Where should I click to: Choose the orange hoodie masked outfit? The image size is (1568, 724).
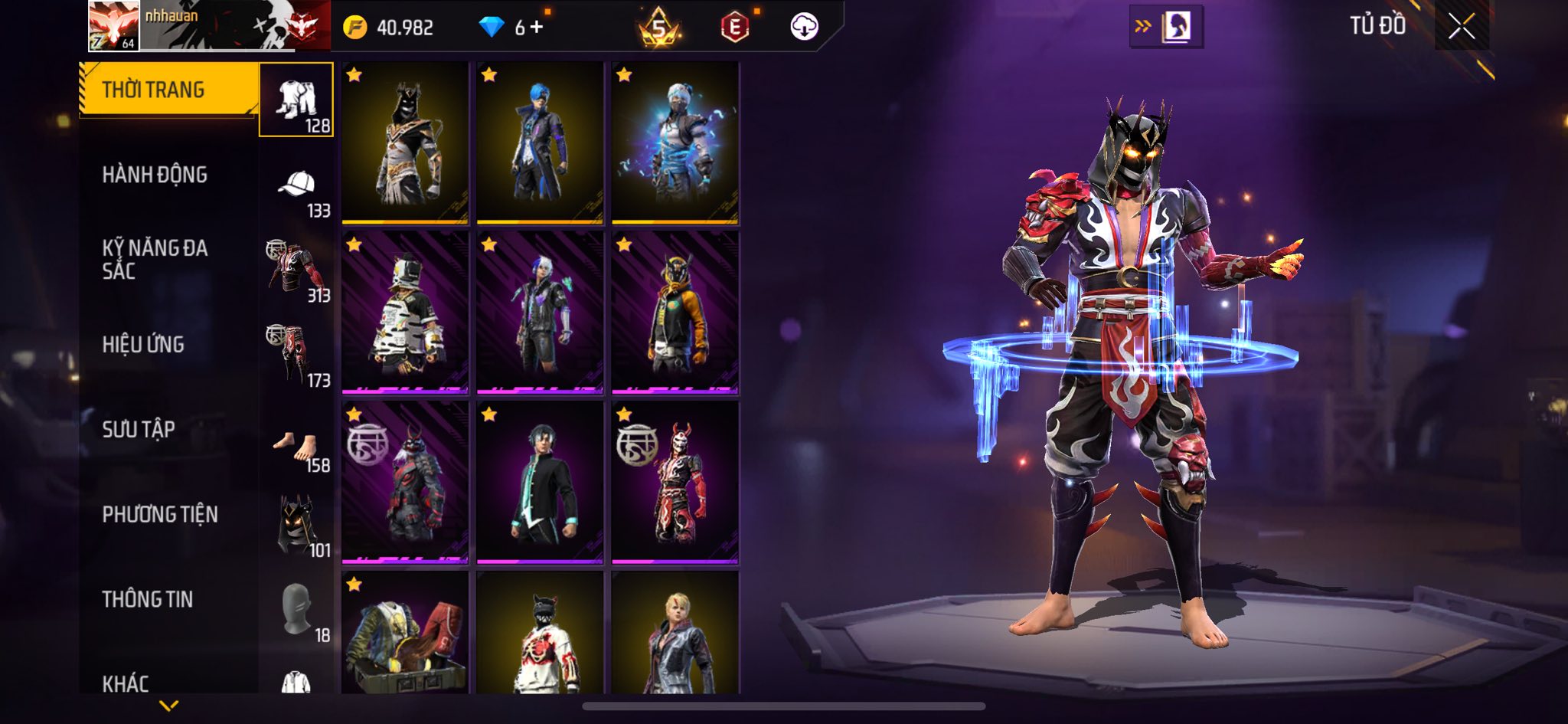pos(675,313)
